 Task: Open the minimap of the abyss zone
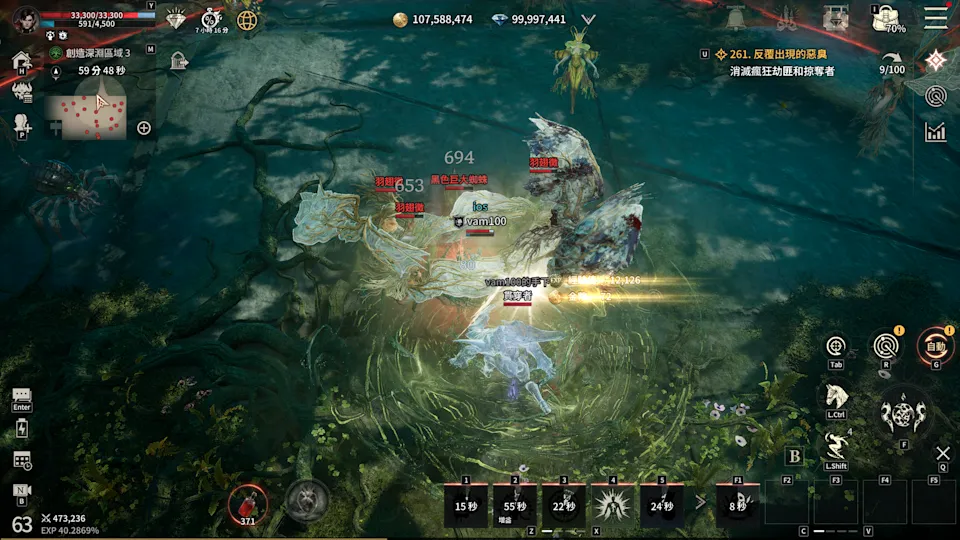point(85,115)
